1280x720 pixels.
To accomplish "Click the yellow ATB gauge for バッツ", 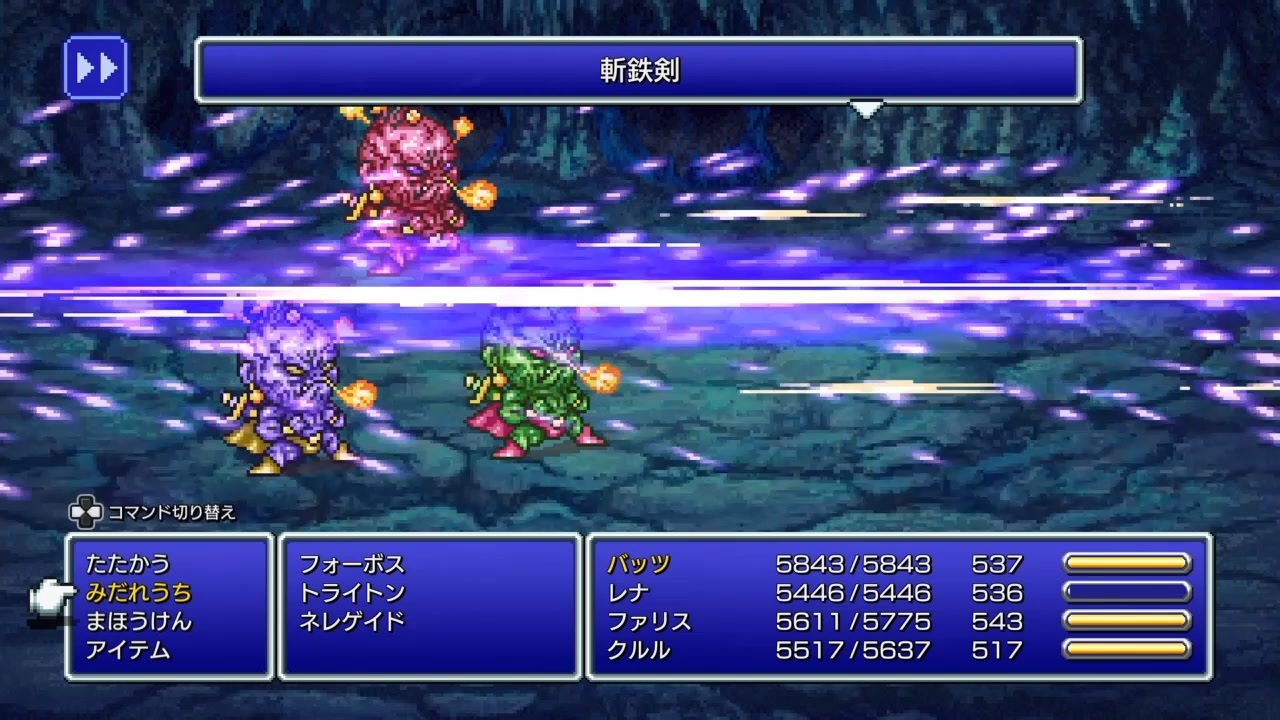I will tap(1128, 564).
